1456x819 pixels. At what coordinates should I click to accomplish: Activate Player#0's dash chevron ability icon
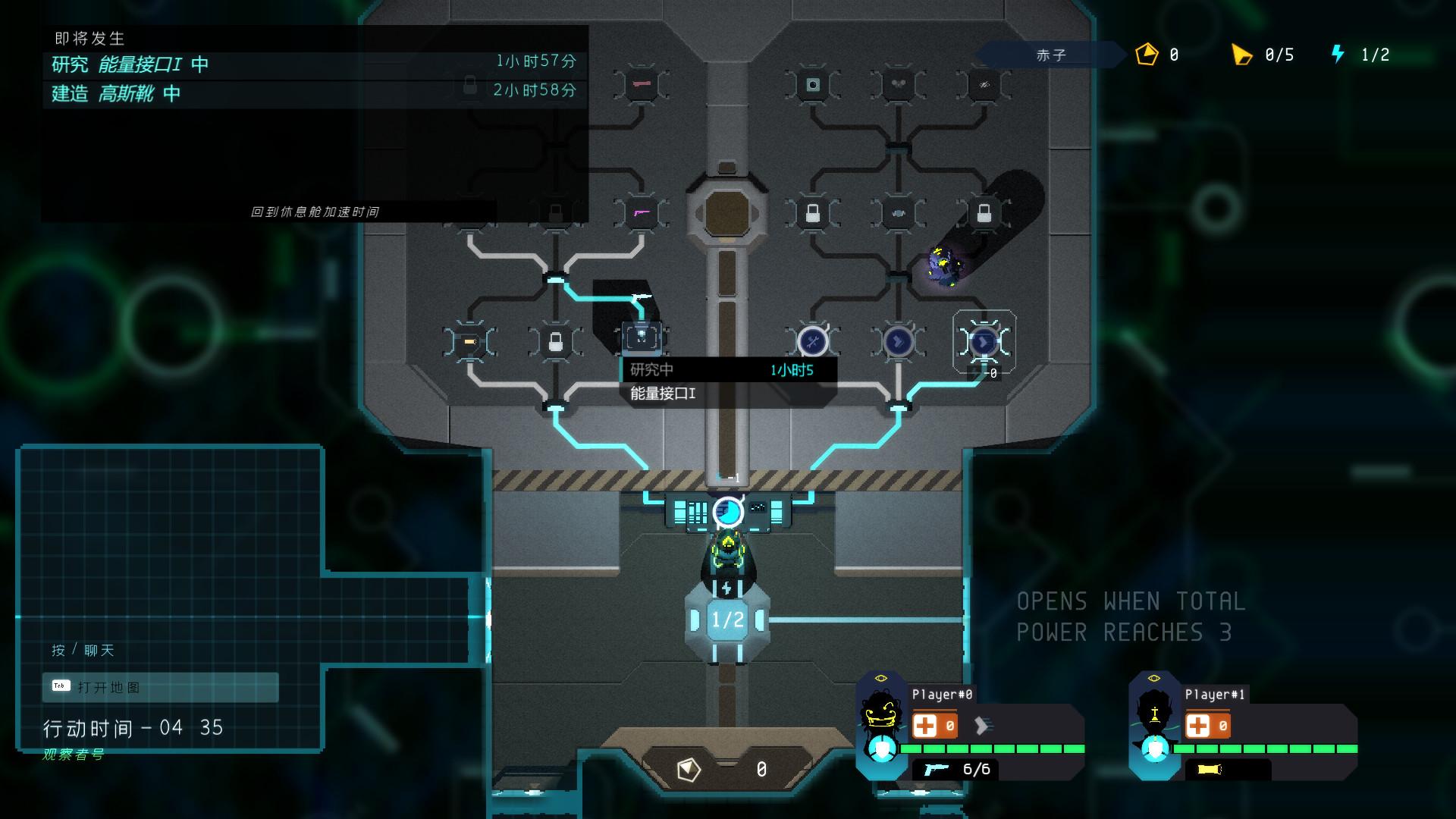coord(982,726)
